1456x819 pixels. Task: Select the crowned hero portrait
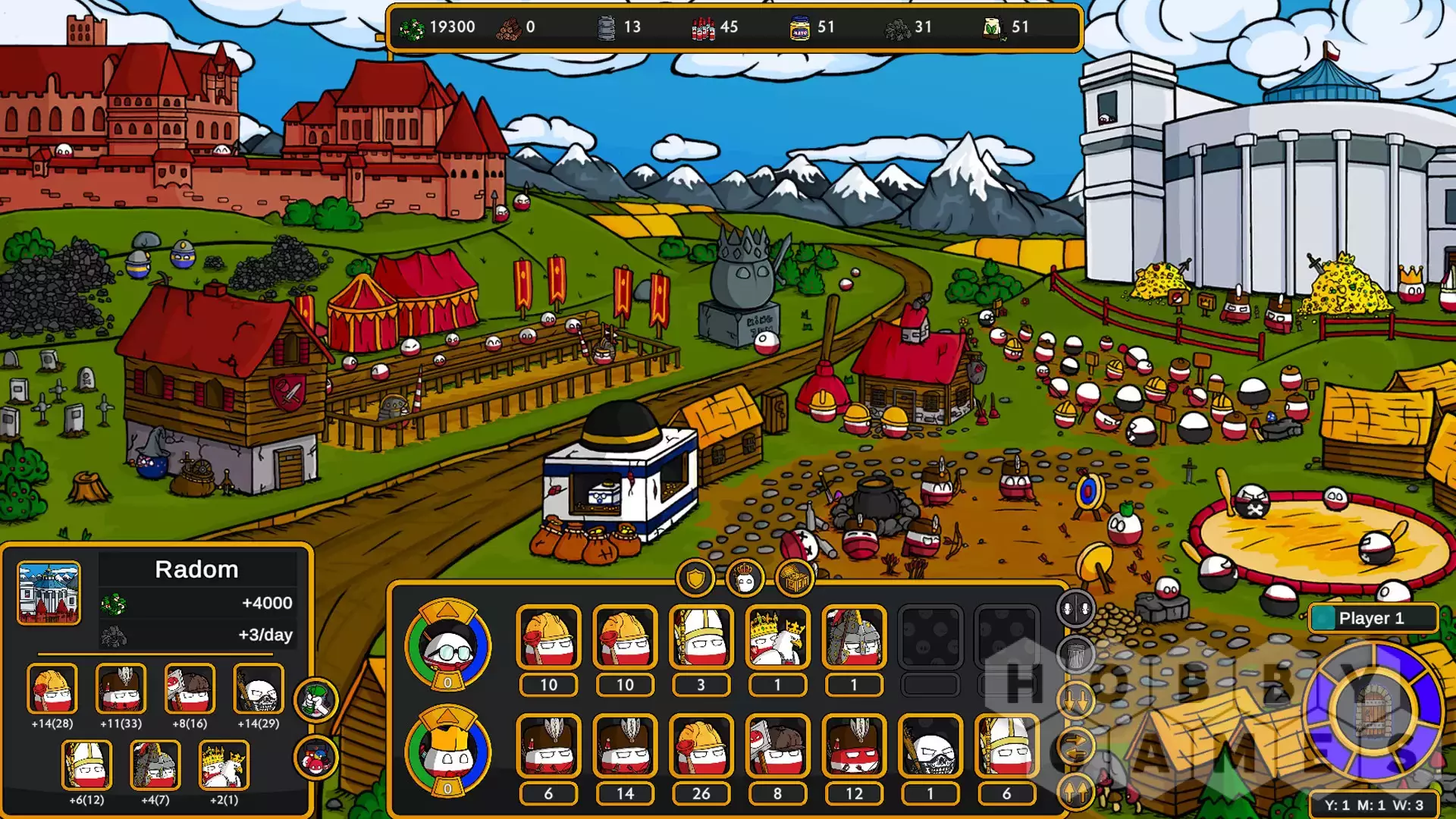click(447, 752)
